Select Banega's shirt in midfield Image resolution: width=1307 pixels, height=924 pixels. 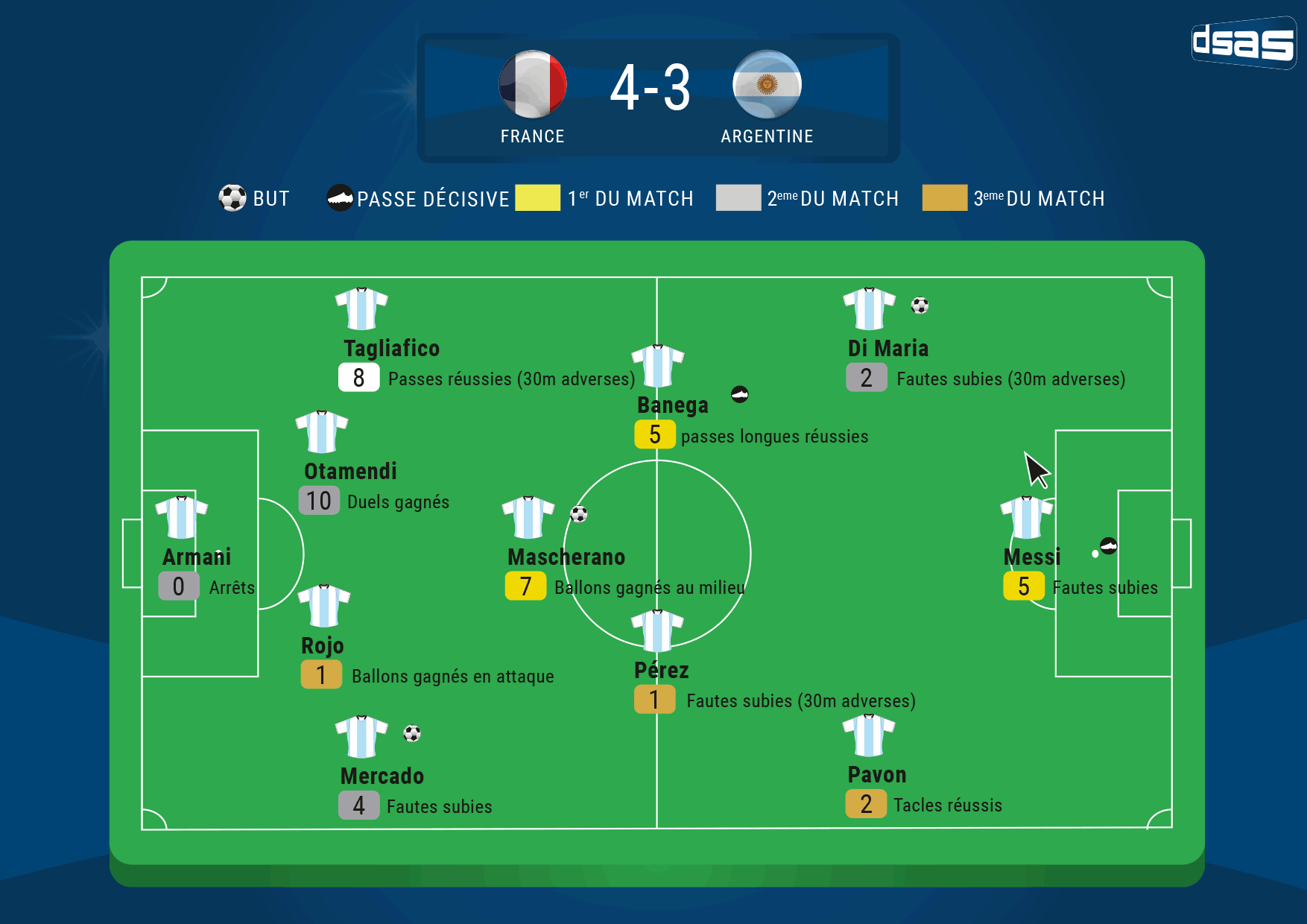pos(657,366)
